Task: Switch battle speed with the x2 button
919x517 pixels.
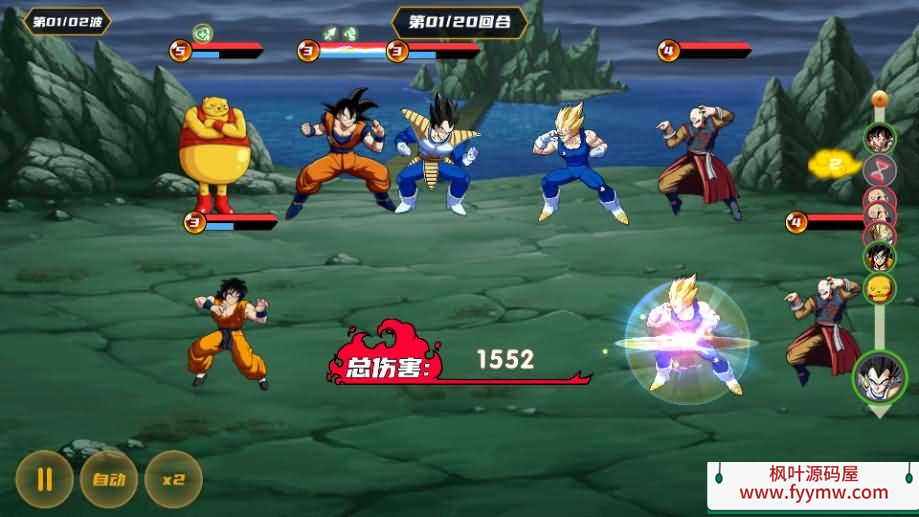Action: click(x=173, y=478)
